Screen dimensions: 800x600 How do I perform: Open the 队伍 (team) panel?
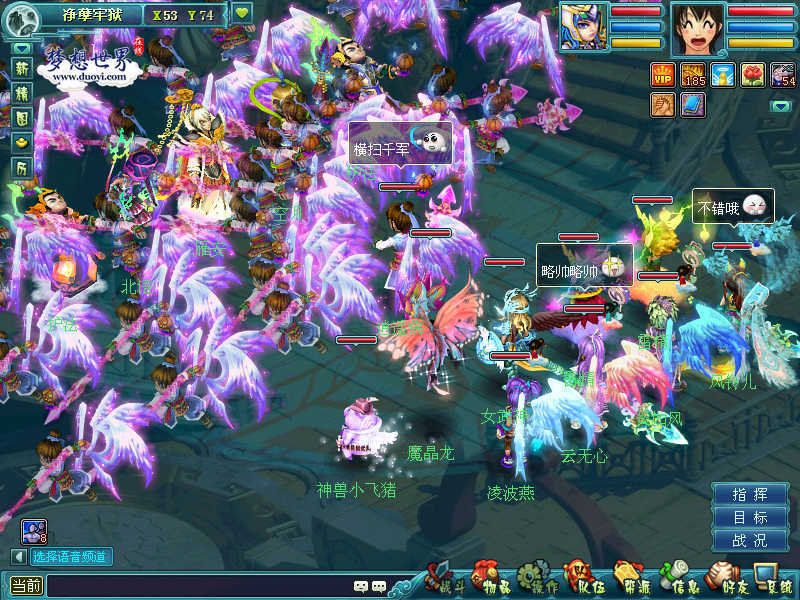click(x=584, y=578)
